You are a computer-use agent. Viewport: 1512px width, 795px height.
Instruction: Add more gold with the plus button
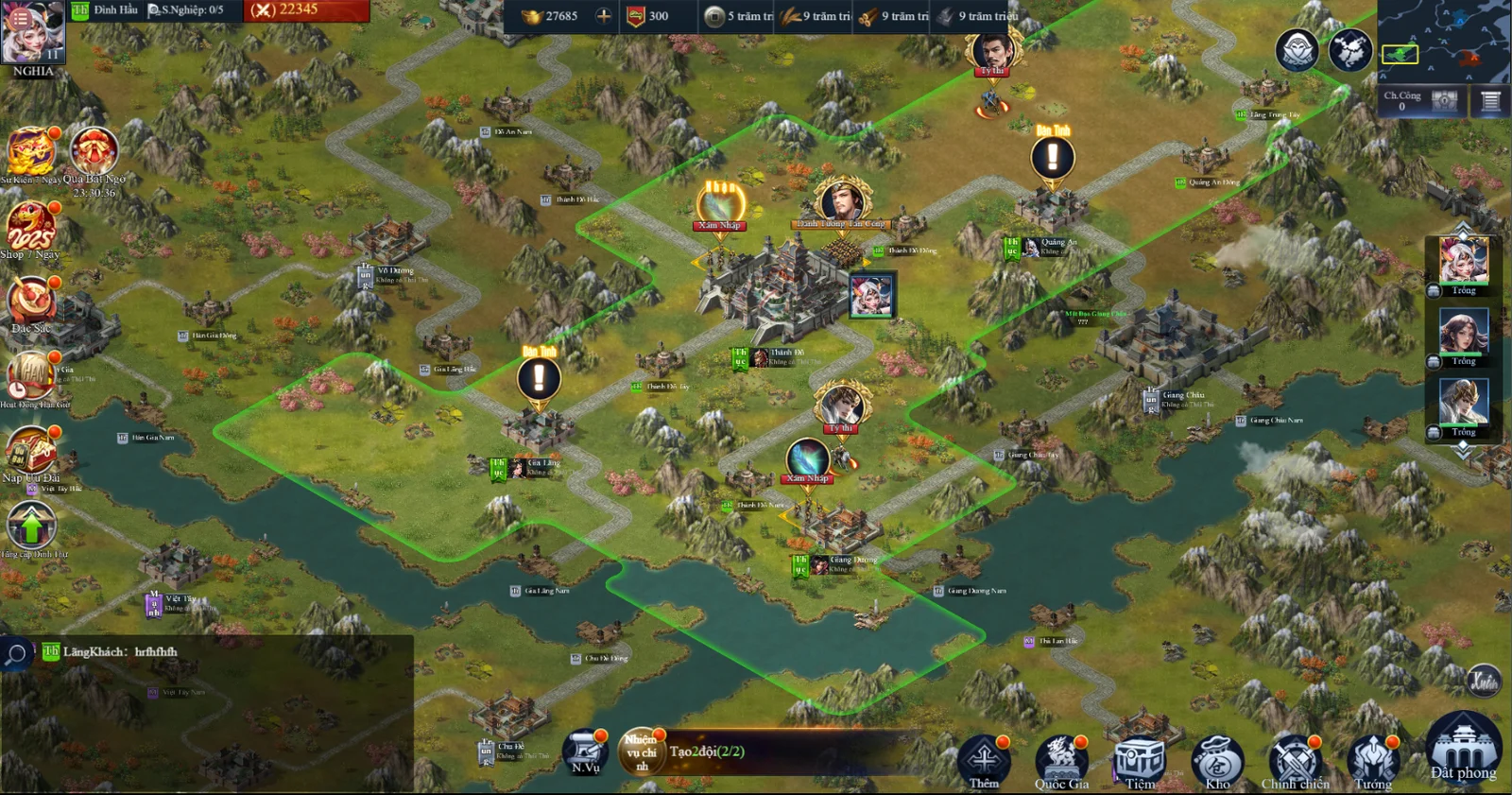tap(603, 15)
